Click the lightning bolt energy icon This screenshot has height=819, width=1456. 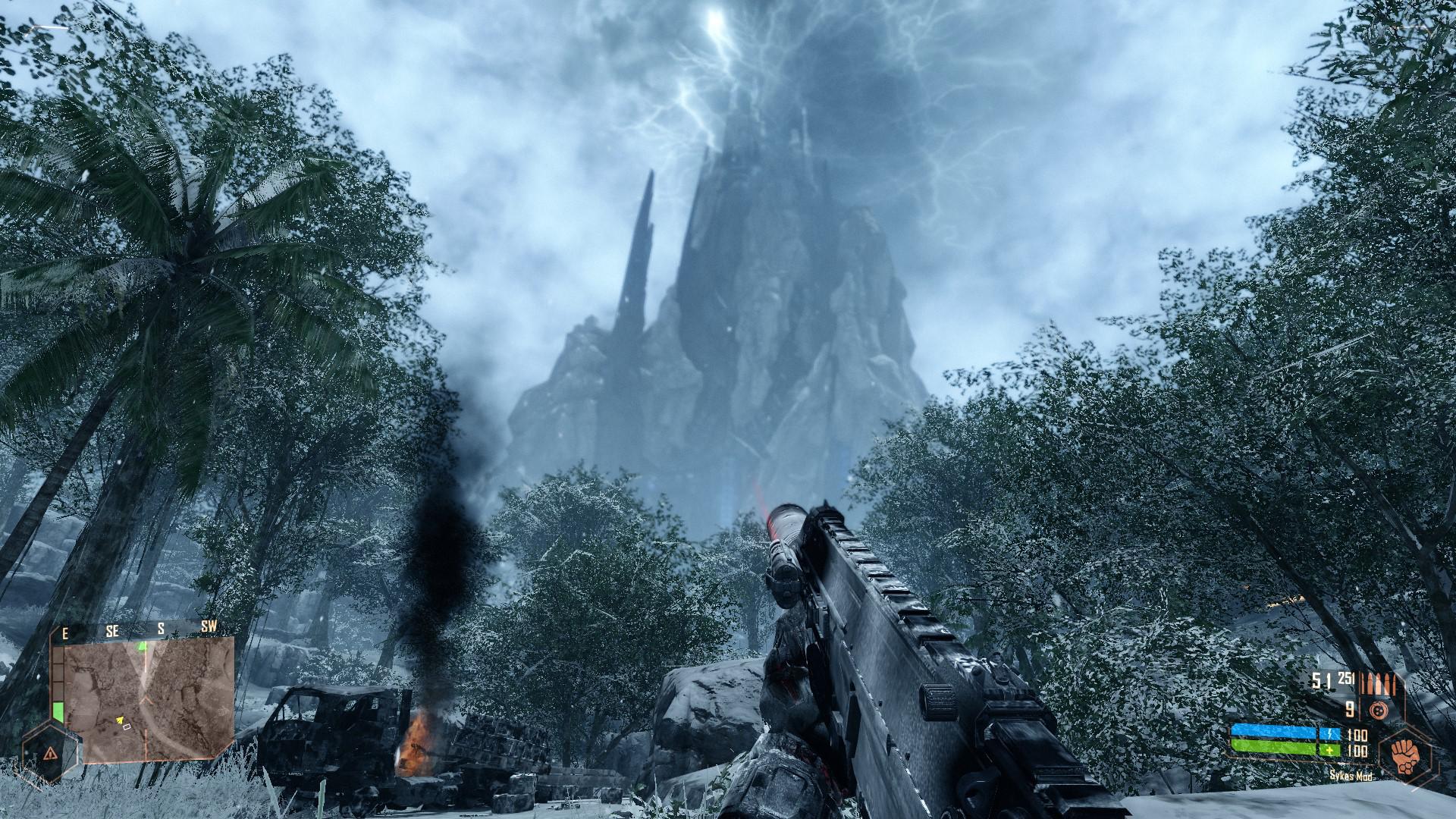coord(1330,733)
